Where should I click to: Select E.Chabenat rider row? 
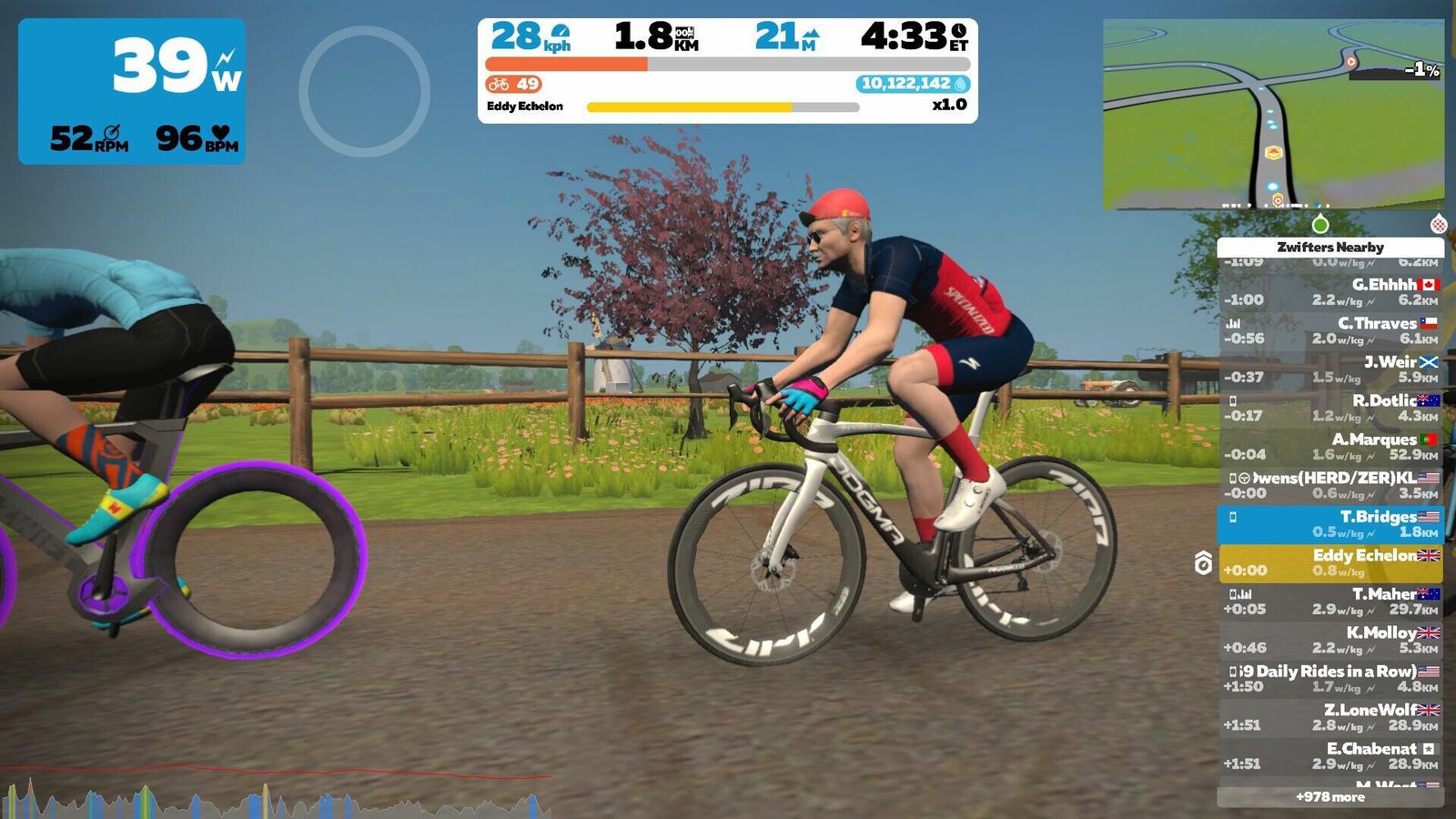[1330, 756]
